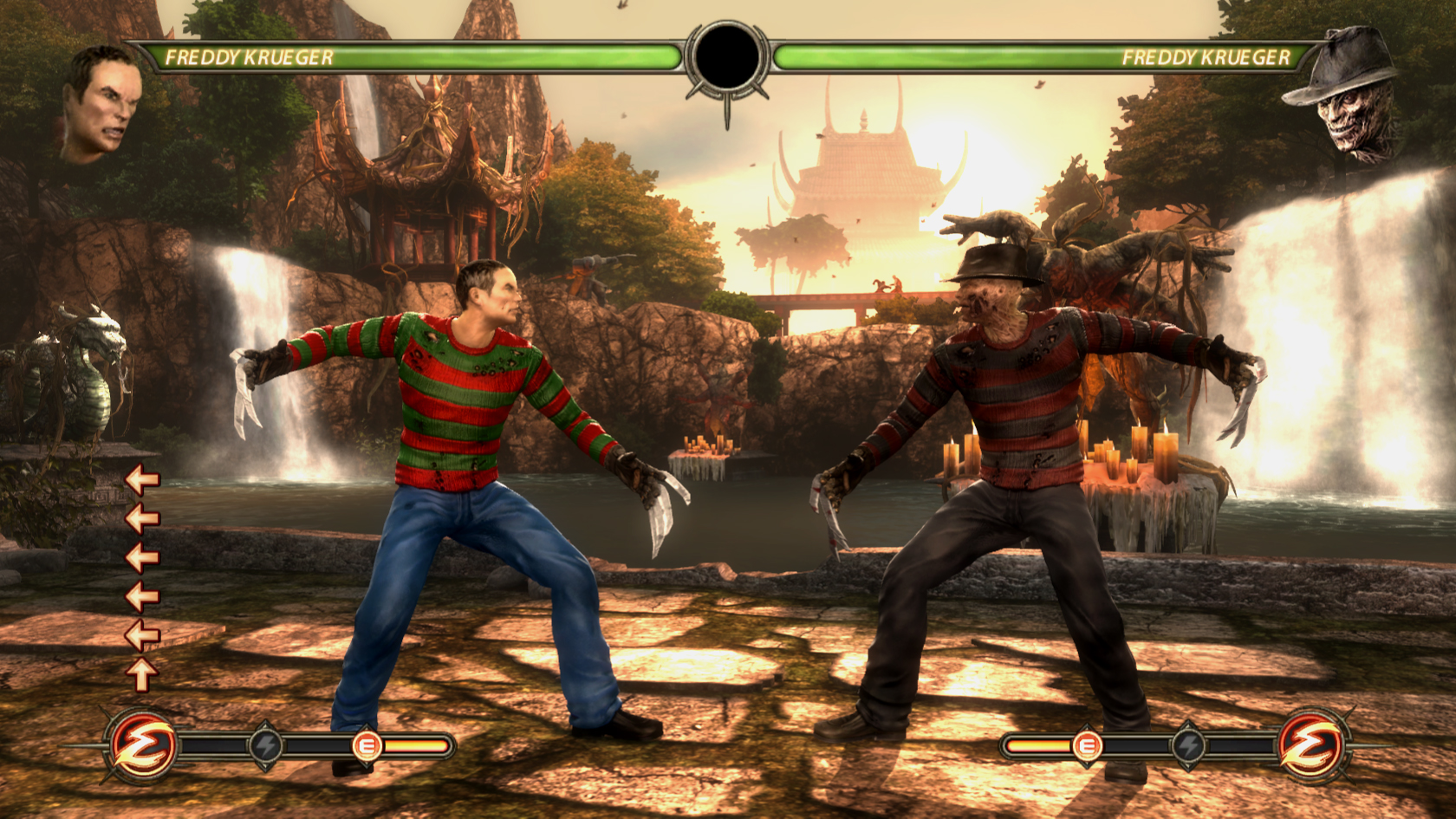Select Player 2's flaming super meter emblem

(x=1310, y=747)
